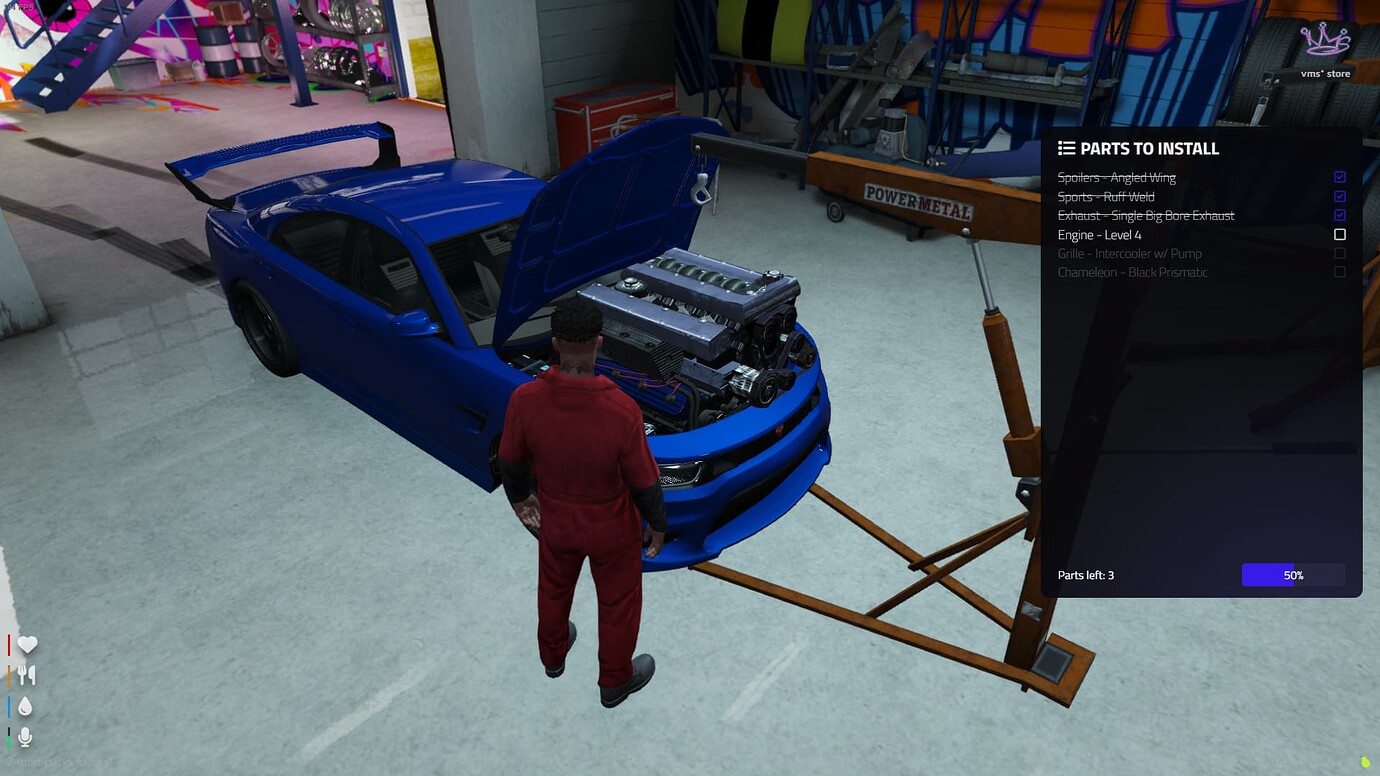Click the heart health icon
Screen dimensions: 1380x776
tap(27, 644)
